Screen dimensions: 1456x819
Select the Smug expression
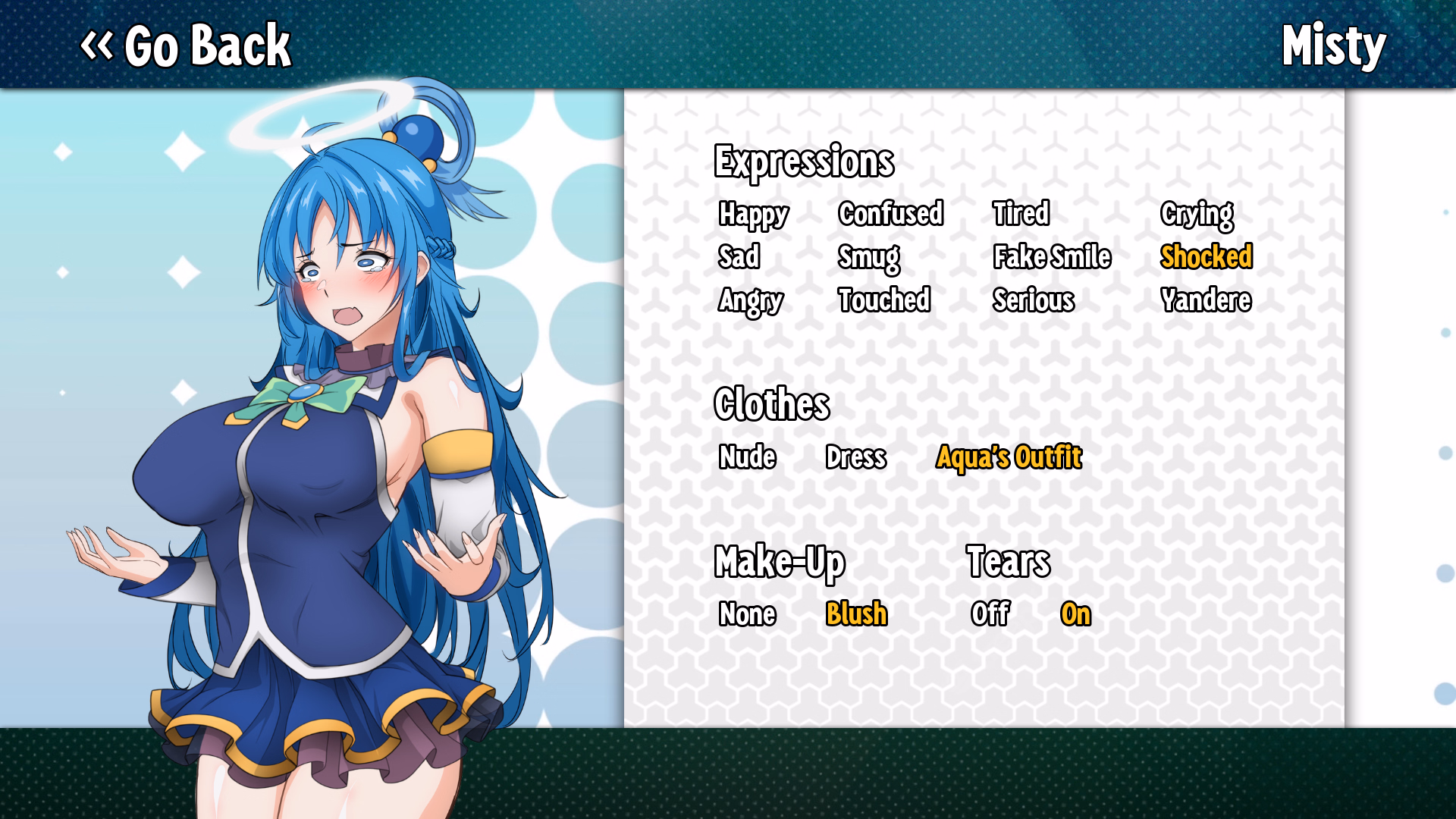click(869, 258)
